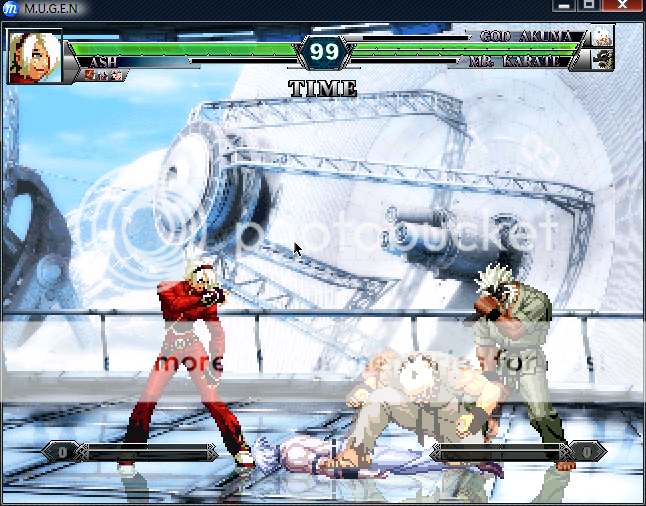Close the M.U.G.E.N window
The width and height of the screenshot is (646, 506).
624,6
